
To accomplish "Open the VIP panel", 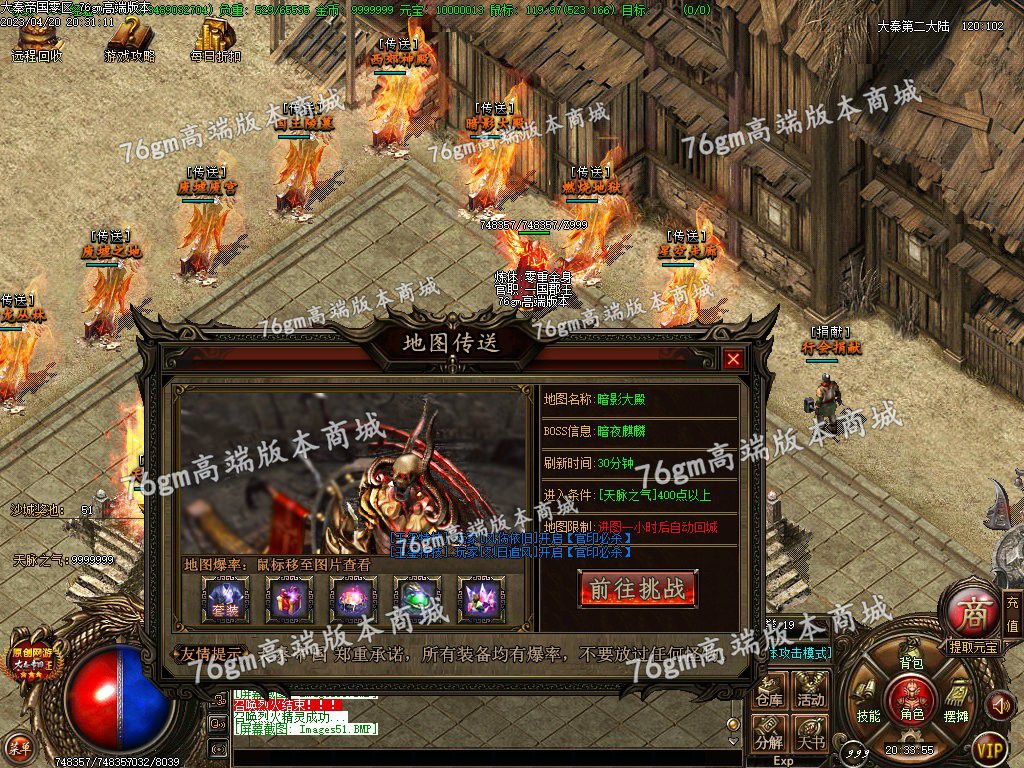I will [989, 747].
